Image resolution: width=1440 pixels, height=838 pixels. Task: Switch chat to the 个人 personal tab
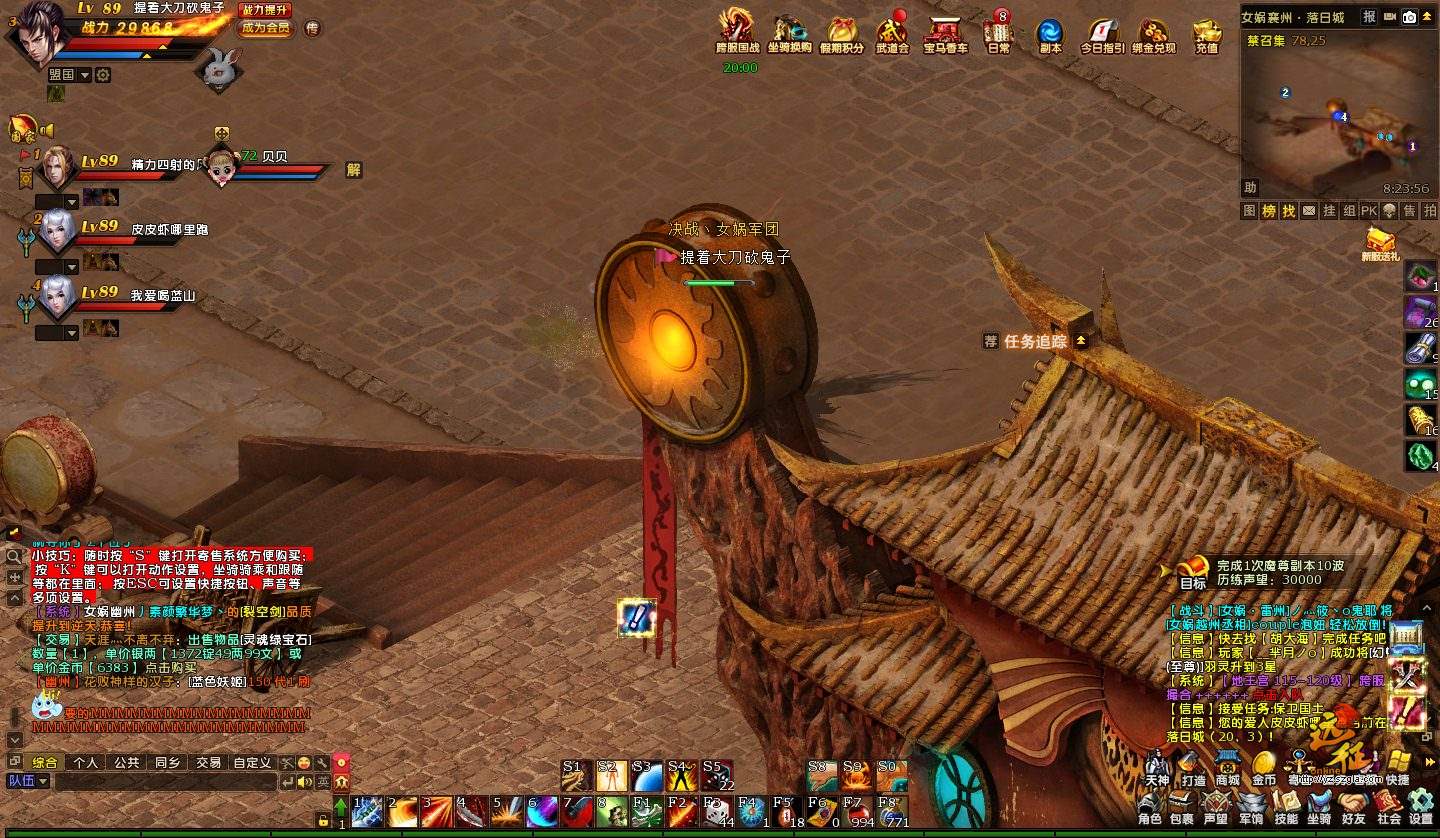coord(86,762)
